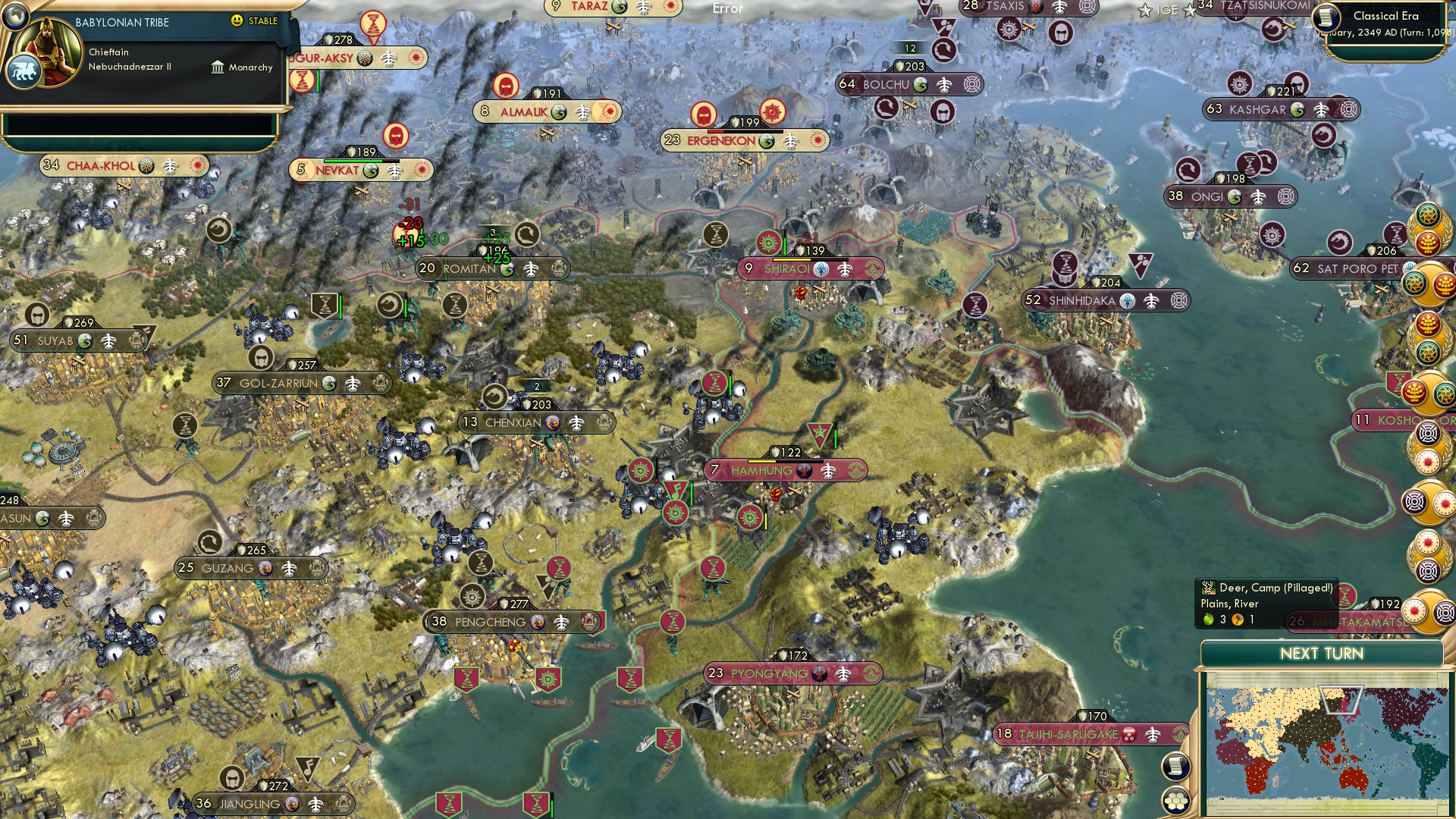The image size is (1456, 819).
Task: Click the hourglass unit marker above Ugur-Aksy
Action: 373,23
